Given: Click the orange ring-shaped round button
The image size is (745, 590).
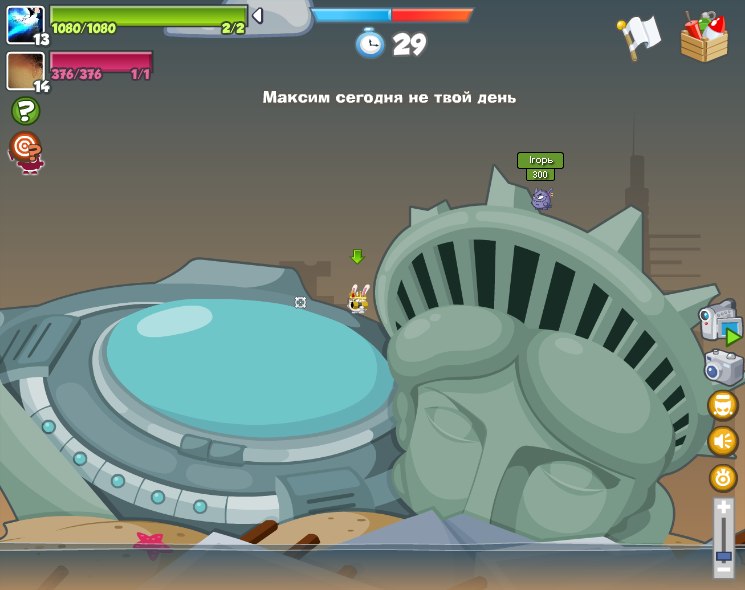Looking at the screenshot, I should pyautogui.click(x=723, y=477).
